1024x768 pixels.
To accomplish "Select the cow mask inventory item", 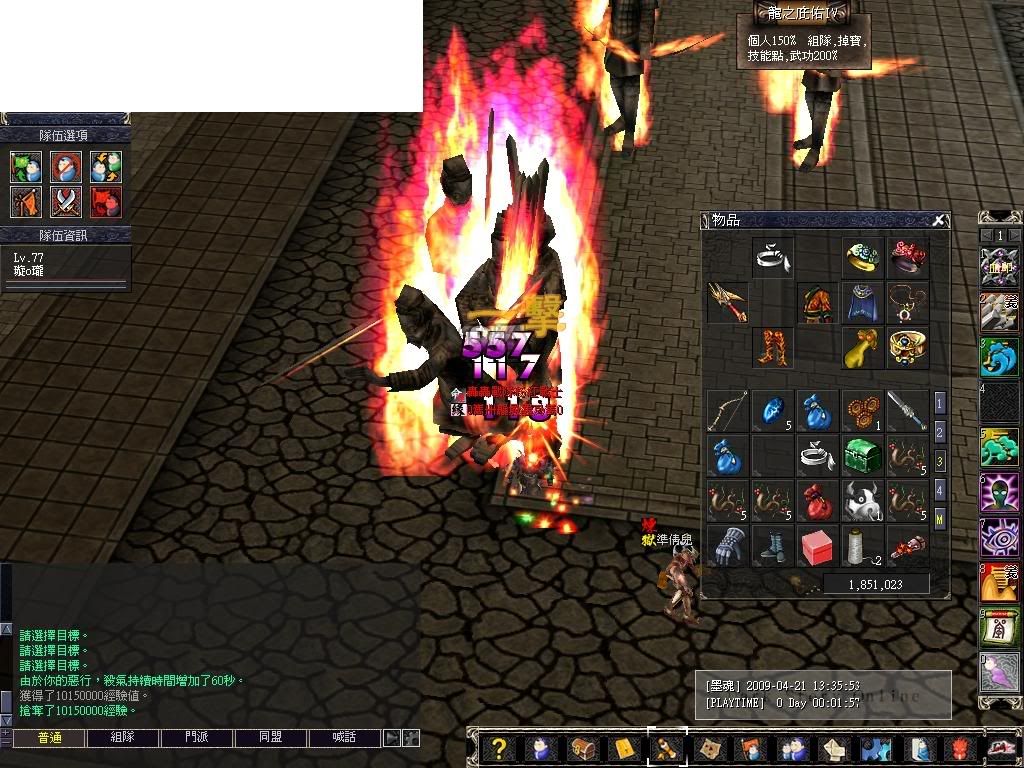I will click(x=861, y=501).
